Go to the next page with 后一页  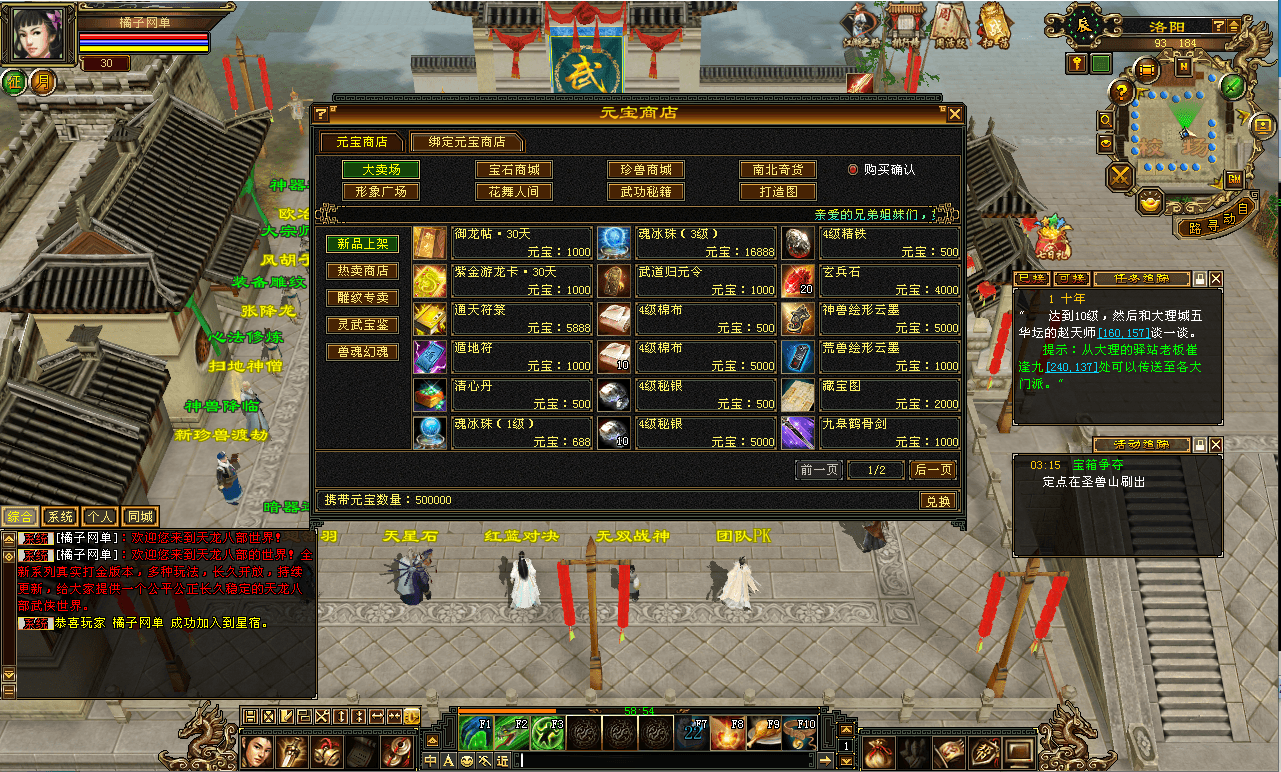(x=933, y=470)
